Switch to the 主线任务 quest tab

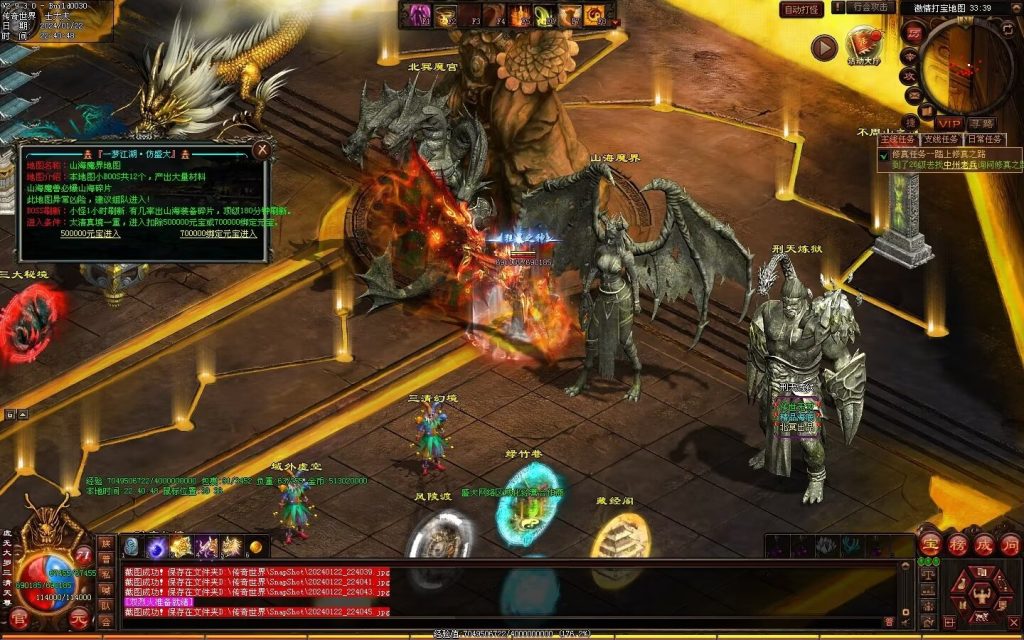[897, 139]
